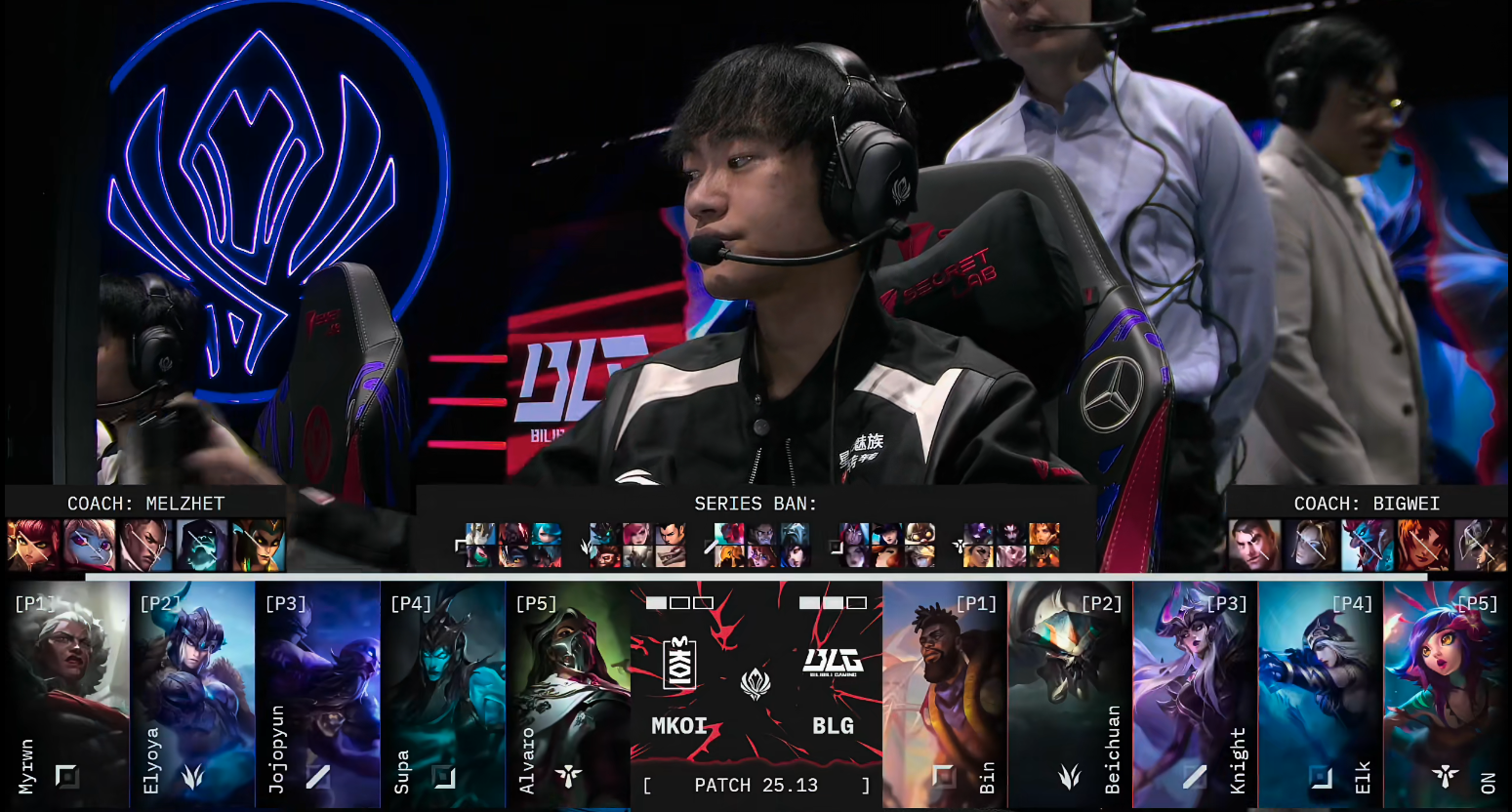This screenshot has width=1512, height=812.
Task: Click BLG's banned blonde champion icon
Action: (1310, 545)
